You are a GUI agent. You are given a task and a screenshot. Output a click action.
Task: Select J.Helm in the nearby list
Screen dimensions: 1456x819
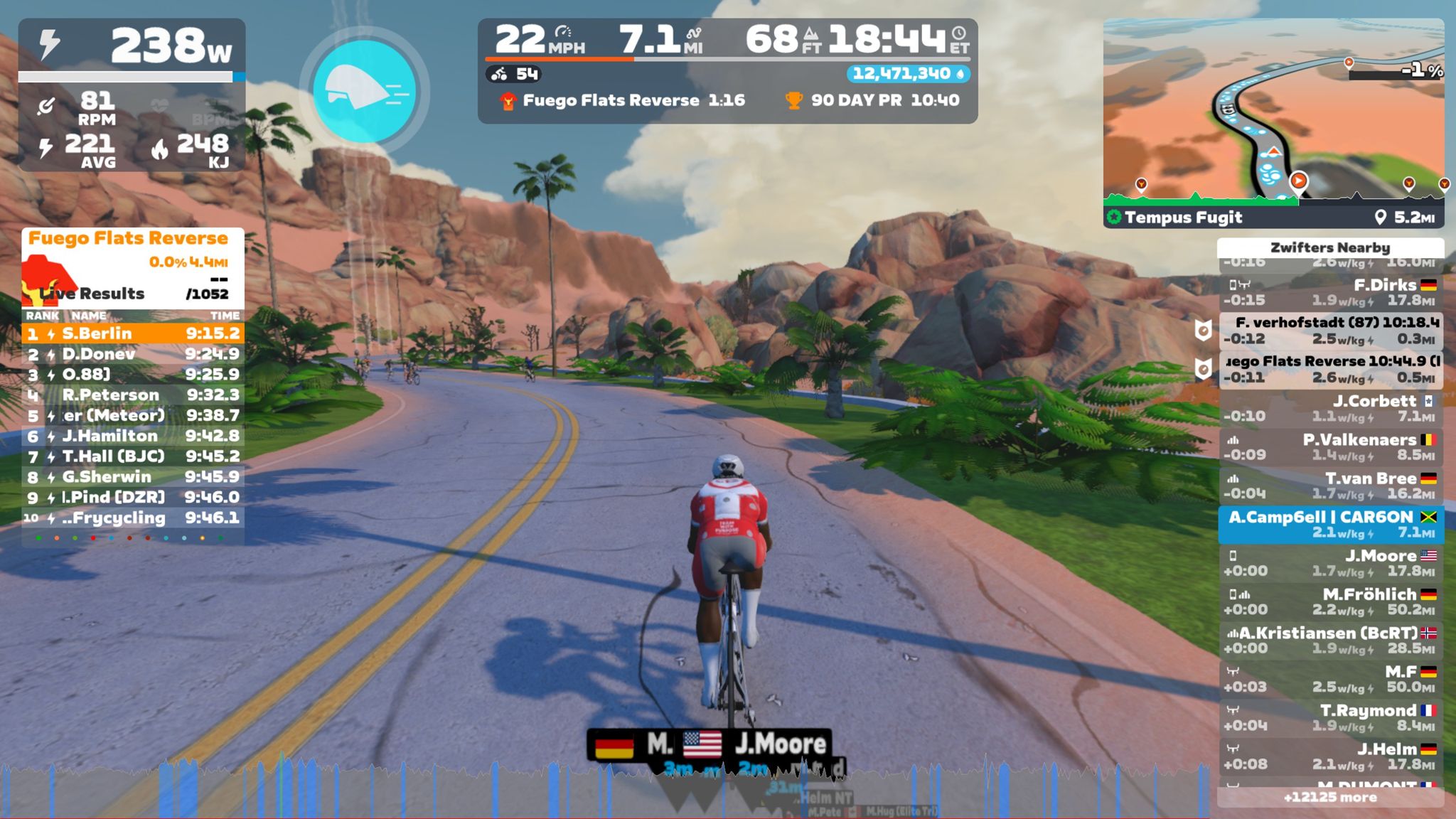click(x=1329, y=756)
